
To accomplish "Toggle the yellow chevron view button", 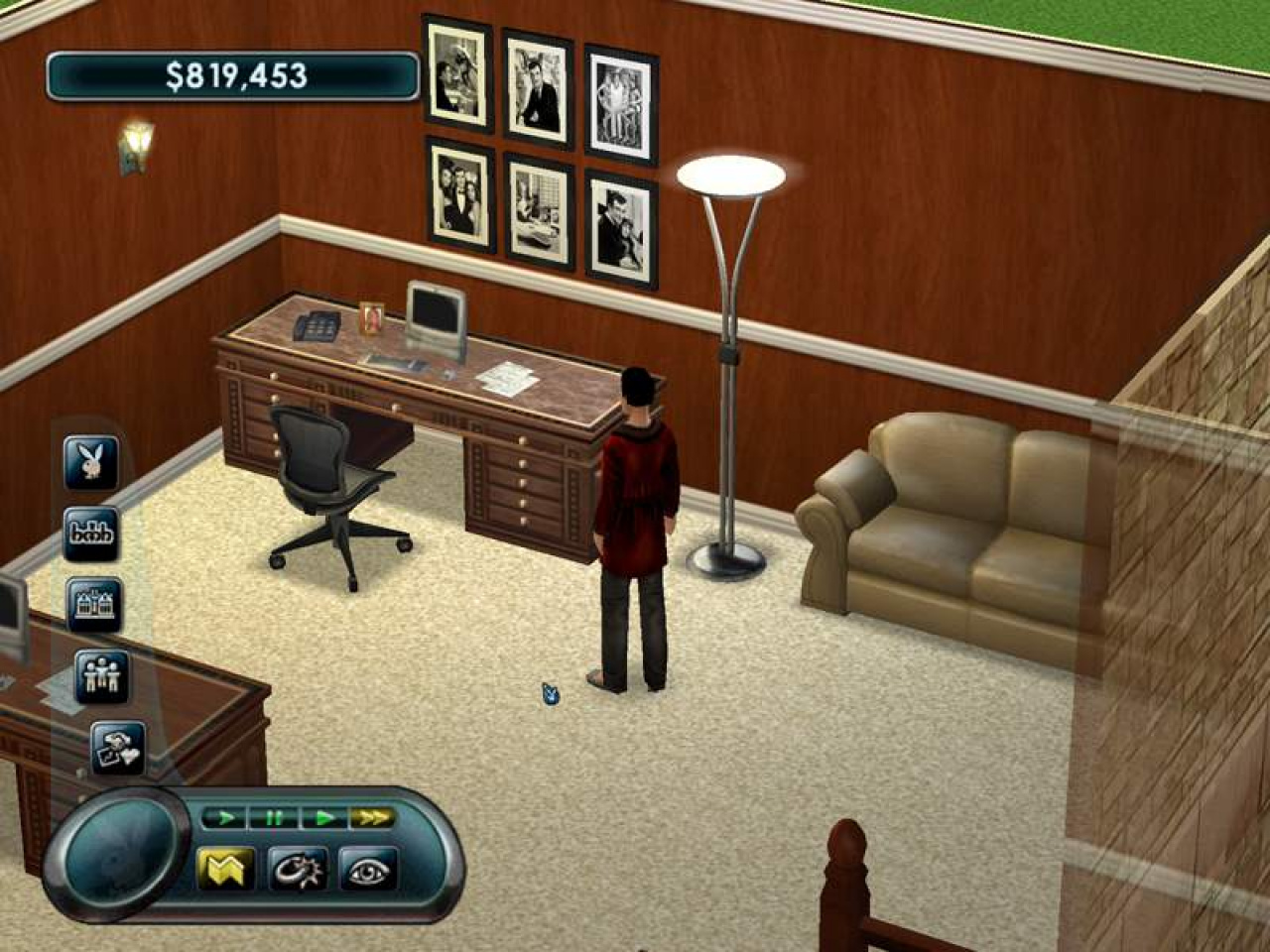I will (x=226, y=869).
